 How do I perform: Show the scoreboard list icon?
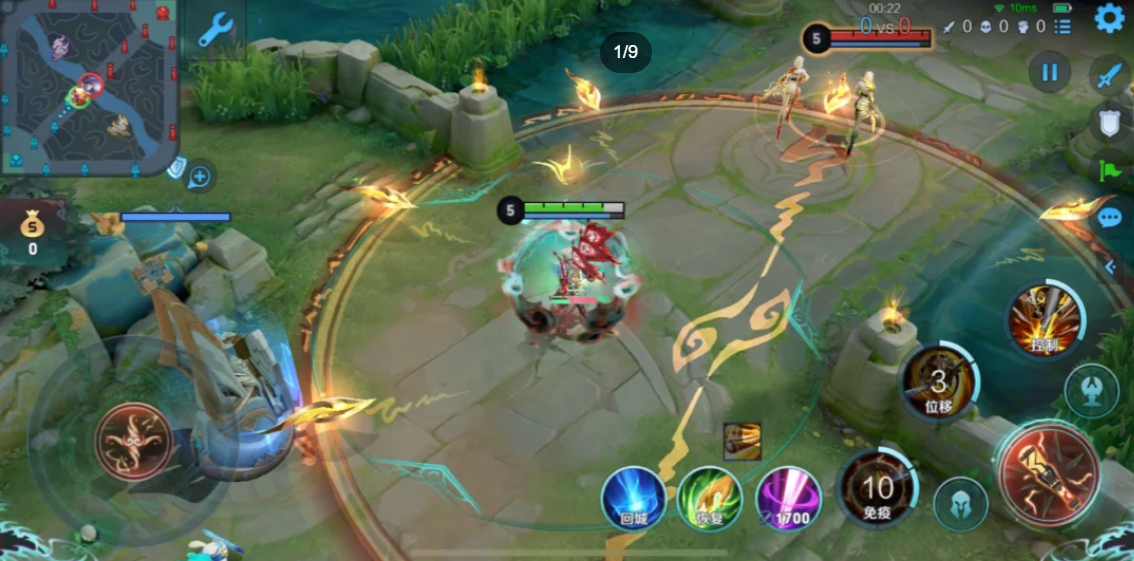[1063, 27]
